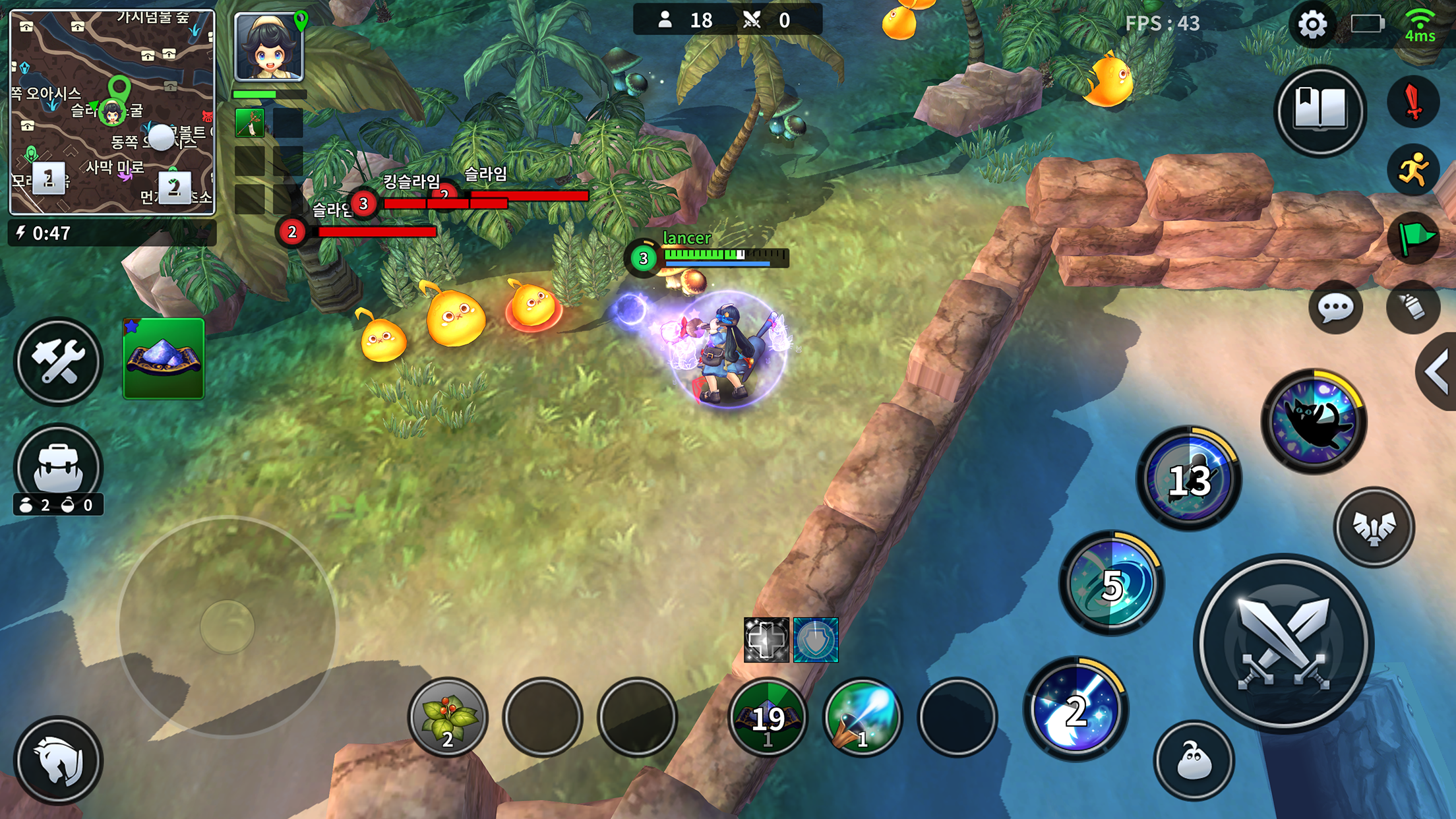The height and width of the screenshot is (819, 1456).
Task: Tap the horse mount button
Action: [x=58, y=760]
